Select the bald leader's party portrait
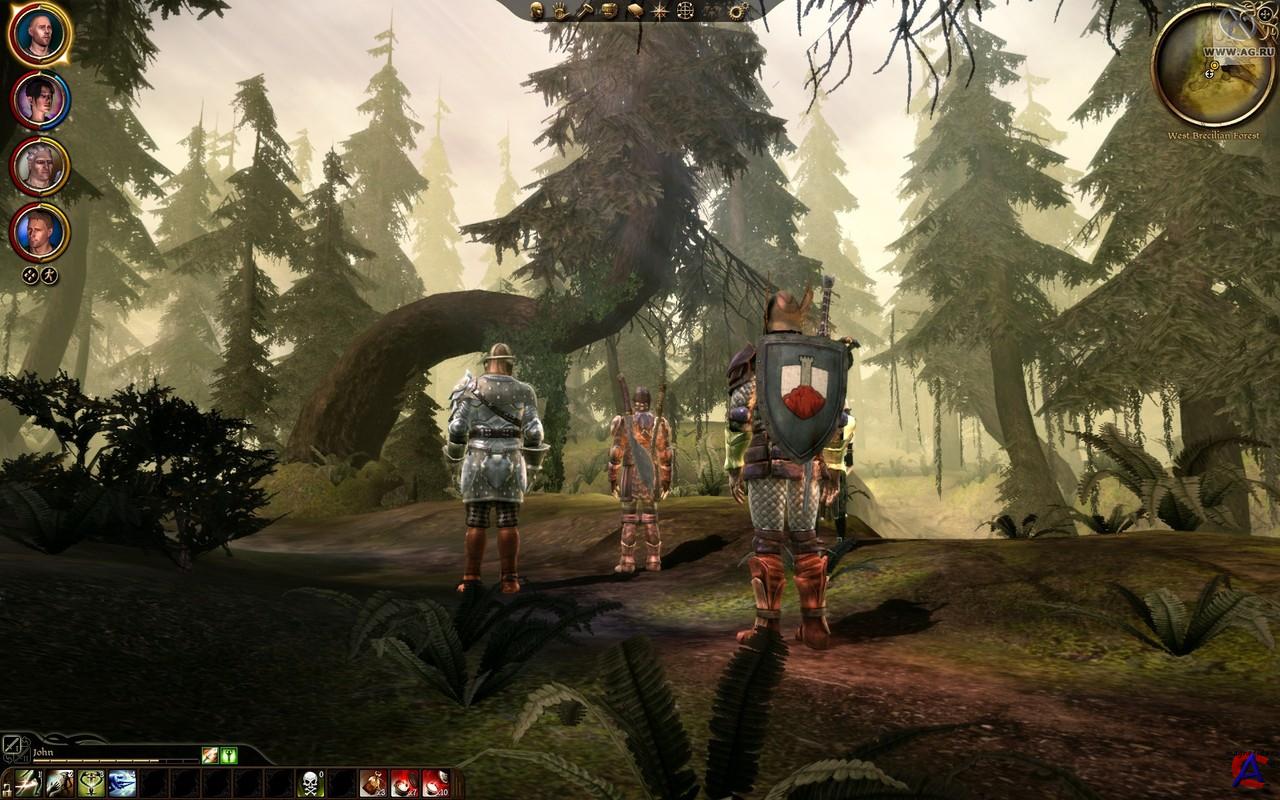This screenshot has width=1280, height=800. [40, 34]
